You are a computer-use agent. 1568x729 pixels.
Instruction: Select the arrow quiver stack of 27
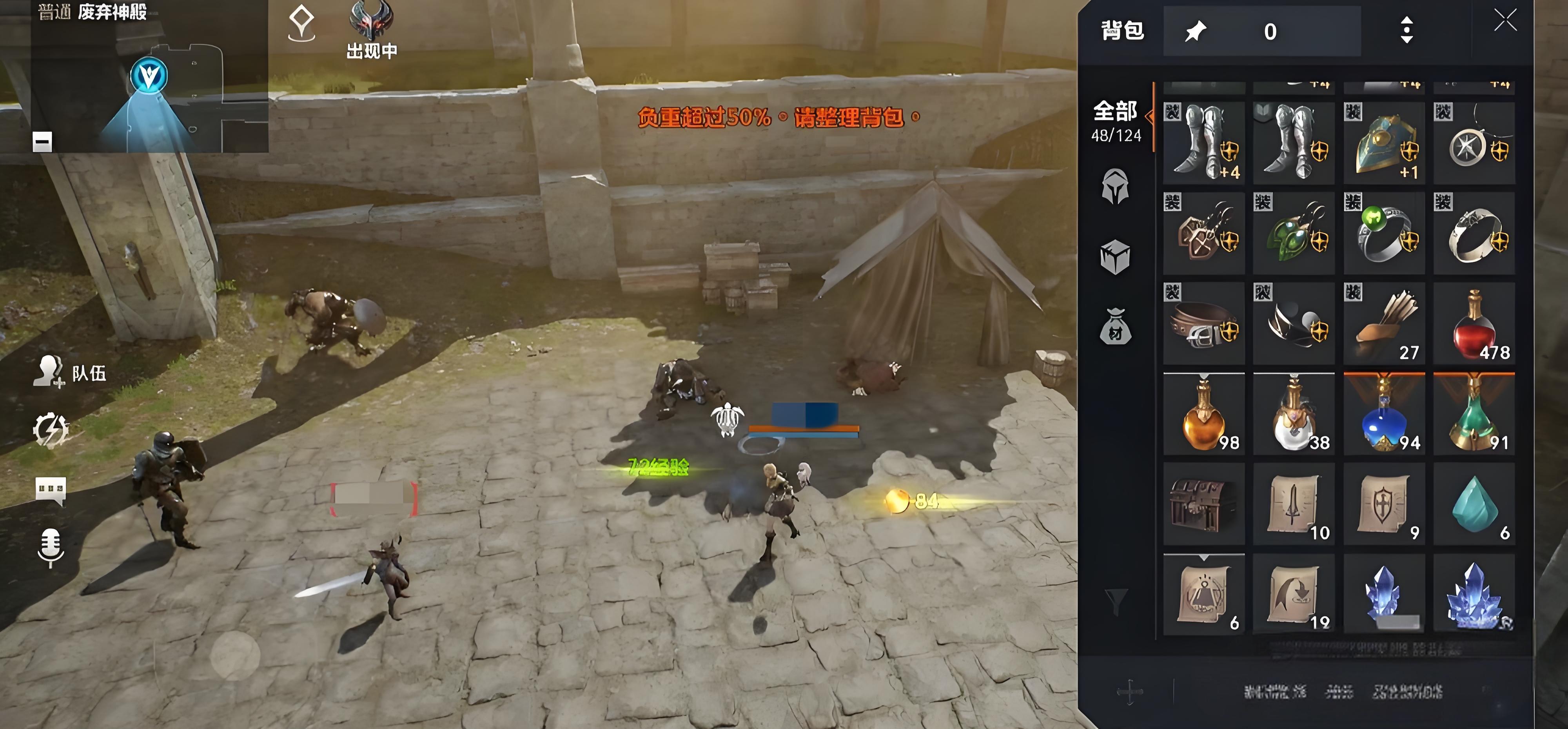(x=1384, y=324)
